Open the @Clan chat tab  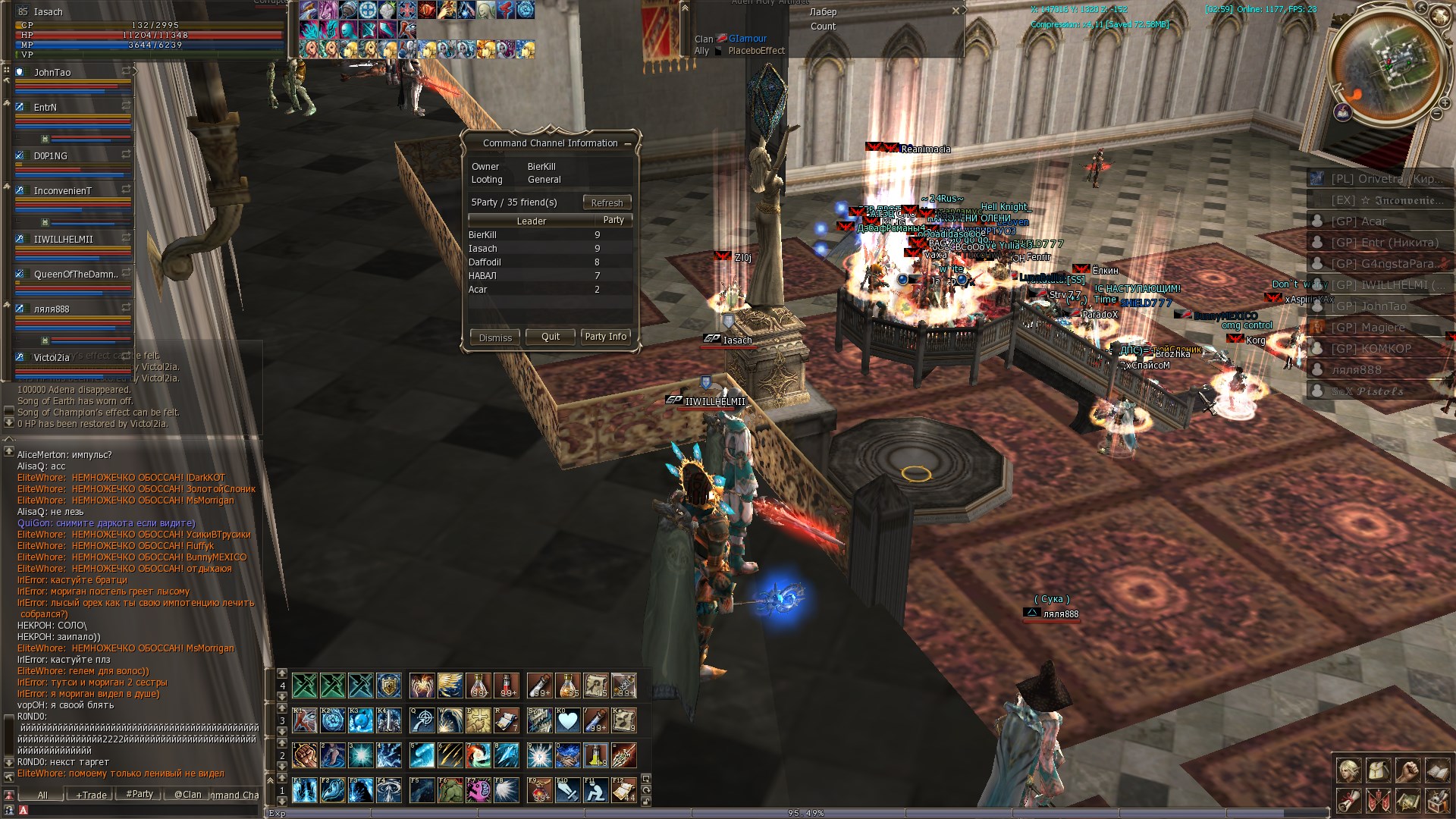point(188,795)
